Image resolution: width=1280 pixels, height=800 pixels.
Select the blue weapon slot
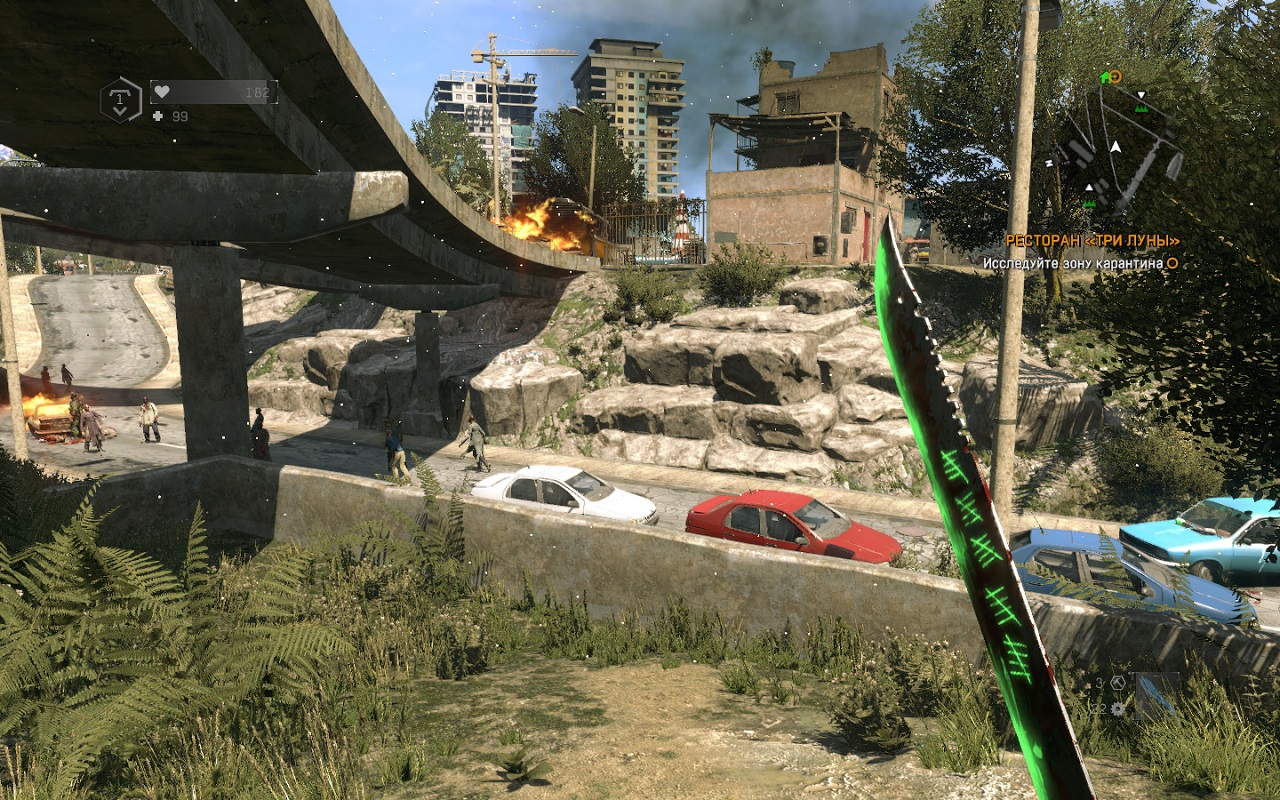point(1156,694)
